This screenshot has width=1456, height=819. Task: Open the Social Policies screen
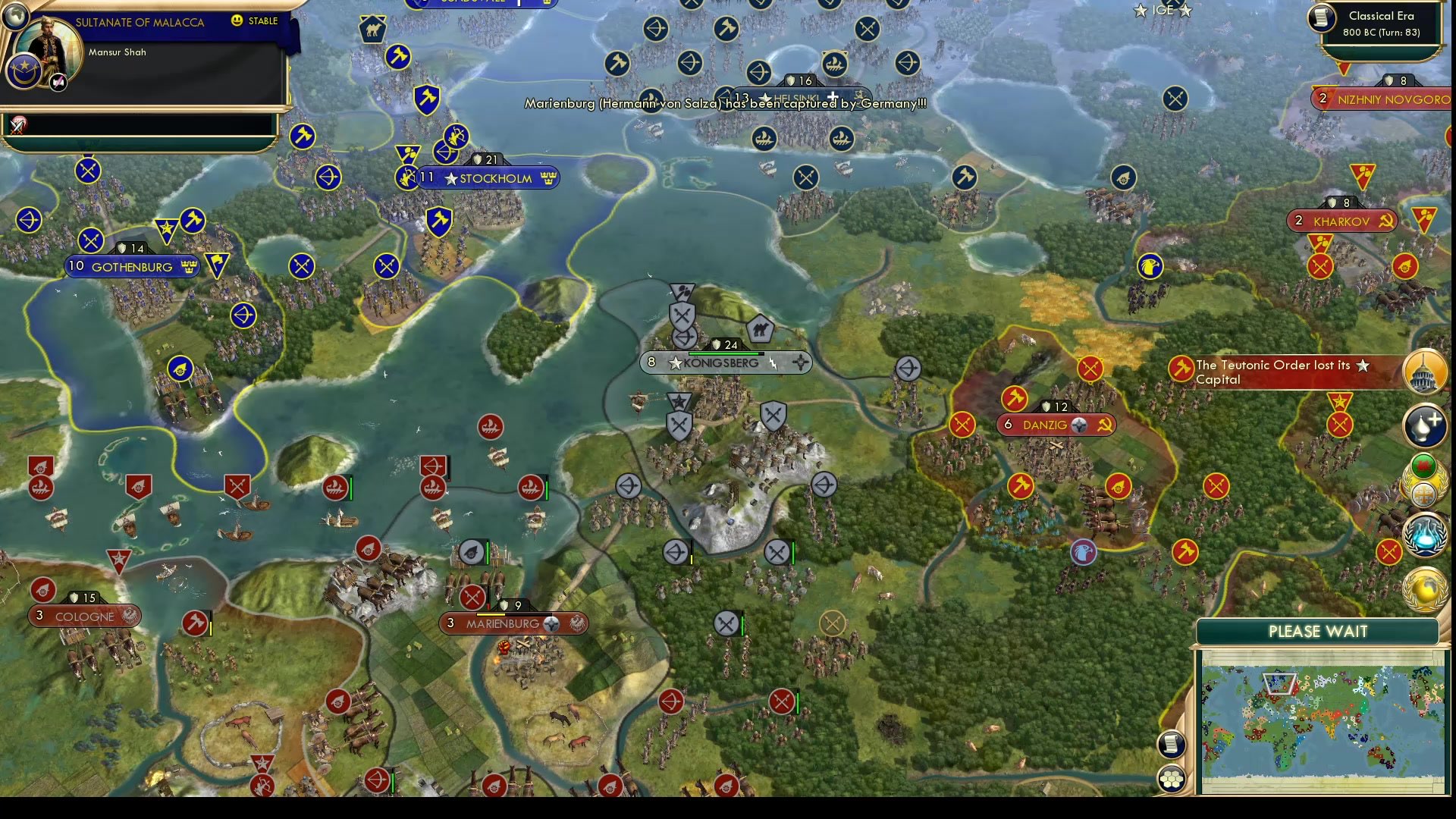pyautogui.click(x=1425, y=372)
